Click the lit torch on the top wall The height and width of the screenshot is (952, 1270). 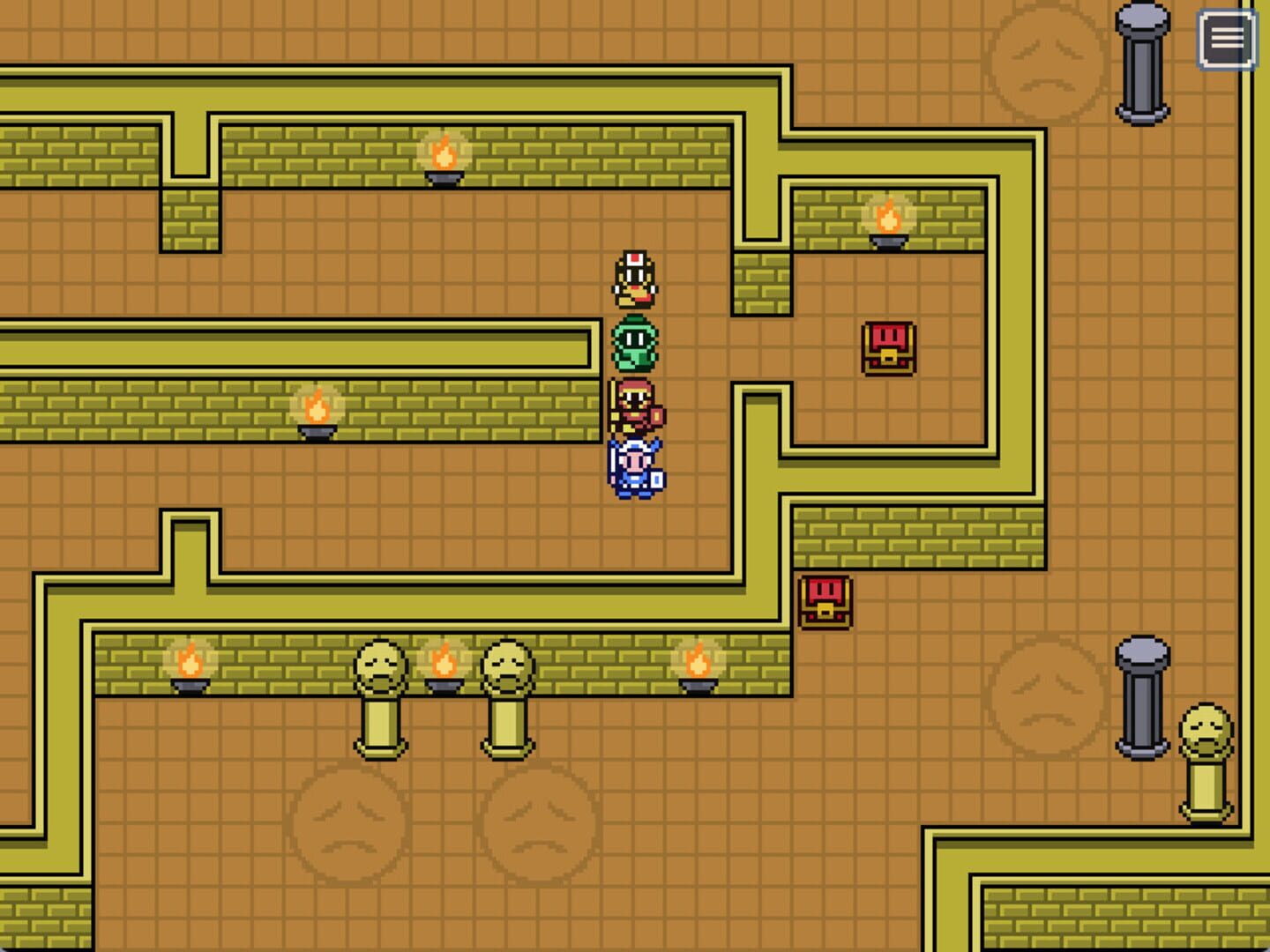click(444, 159)
